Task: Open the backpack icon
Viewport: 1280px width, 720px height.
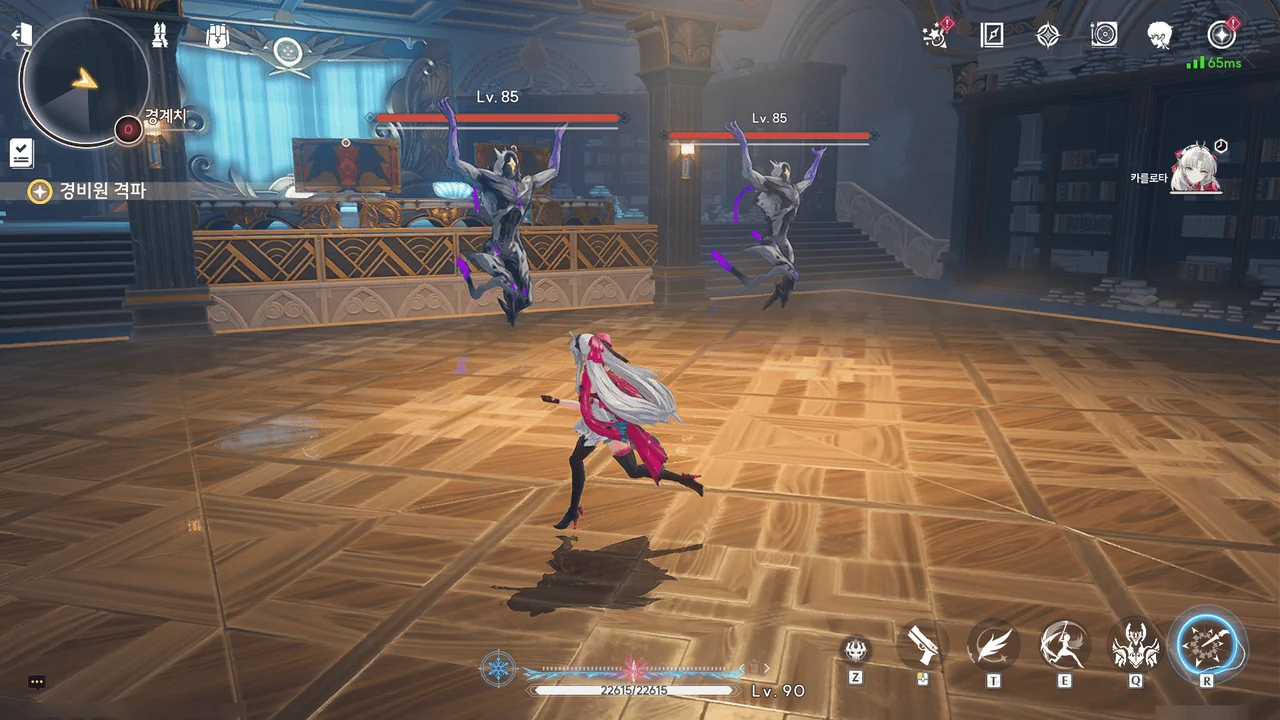Action: [x=218, y=37]
